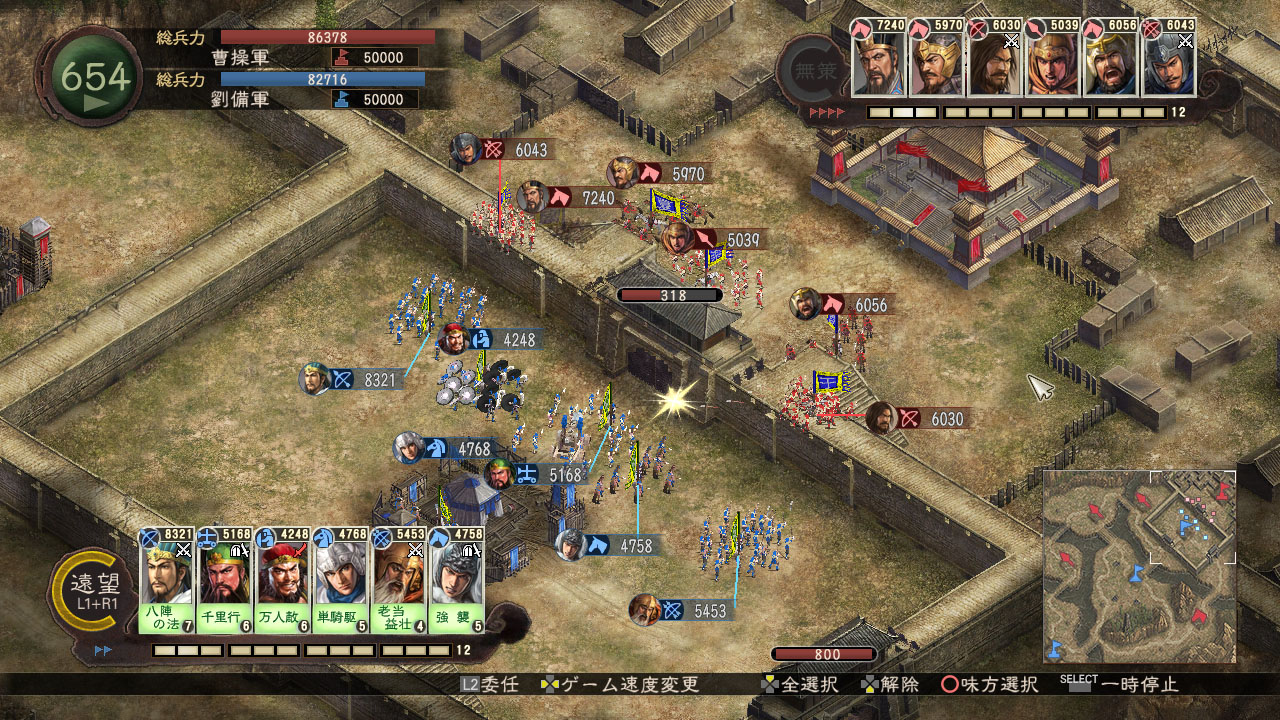Choose the 単騎駆 officer card
The width and height of the screenshot is (1280, 720).
341,580
